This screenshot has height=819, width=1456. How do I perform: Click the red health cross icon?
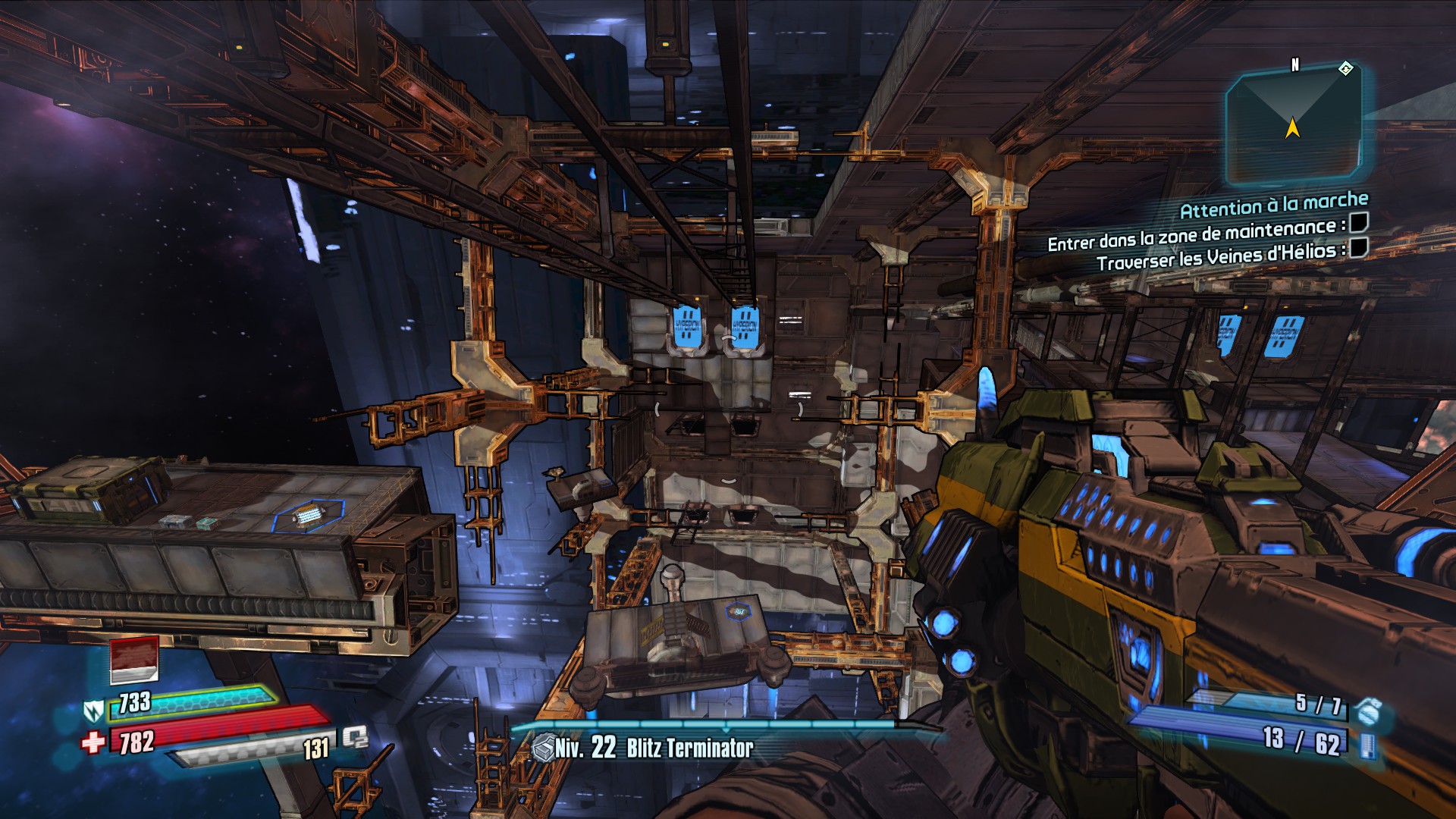[93, 742]
